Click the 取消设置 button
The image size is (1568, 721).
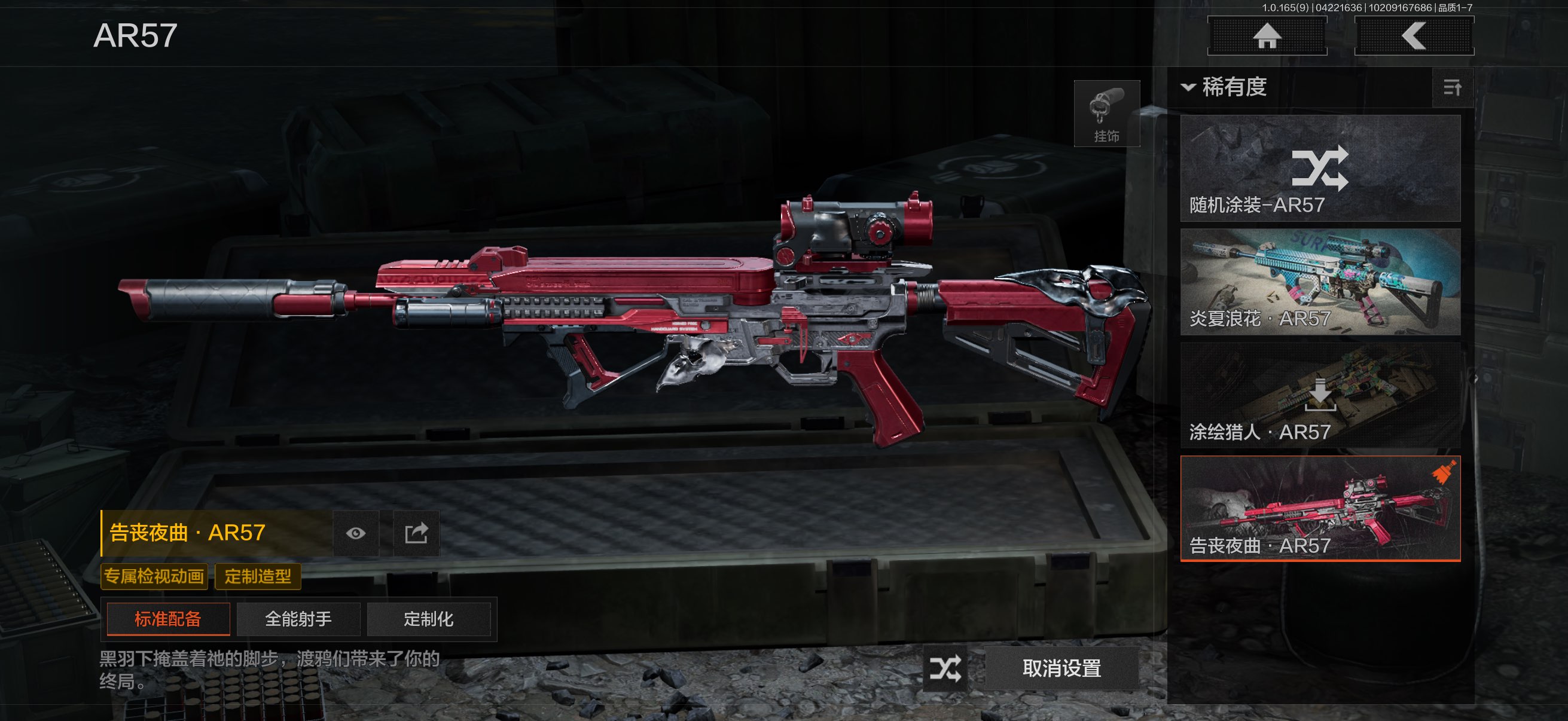(1061, 668)
